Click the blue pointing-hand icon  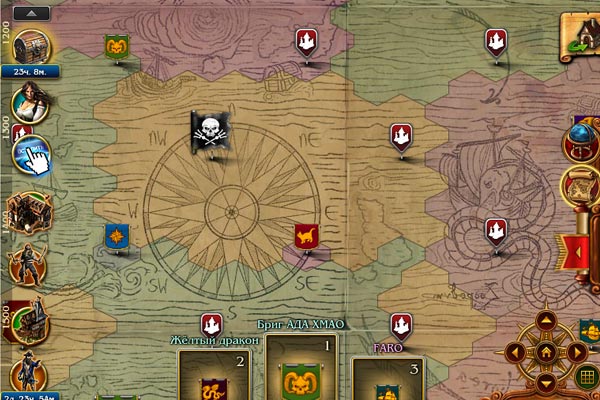(x=33, y=154)
